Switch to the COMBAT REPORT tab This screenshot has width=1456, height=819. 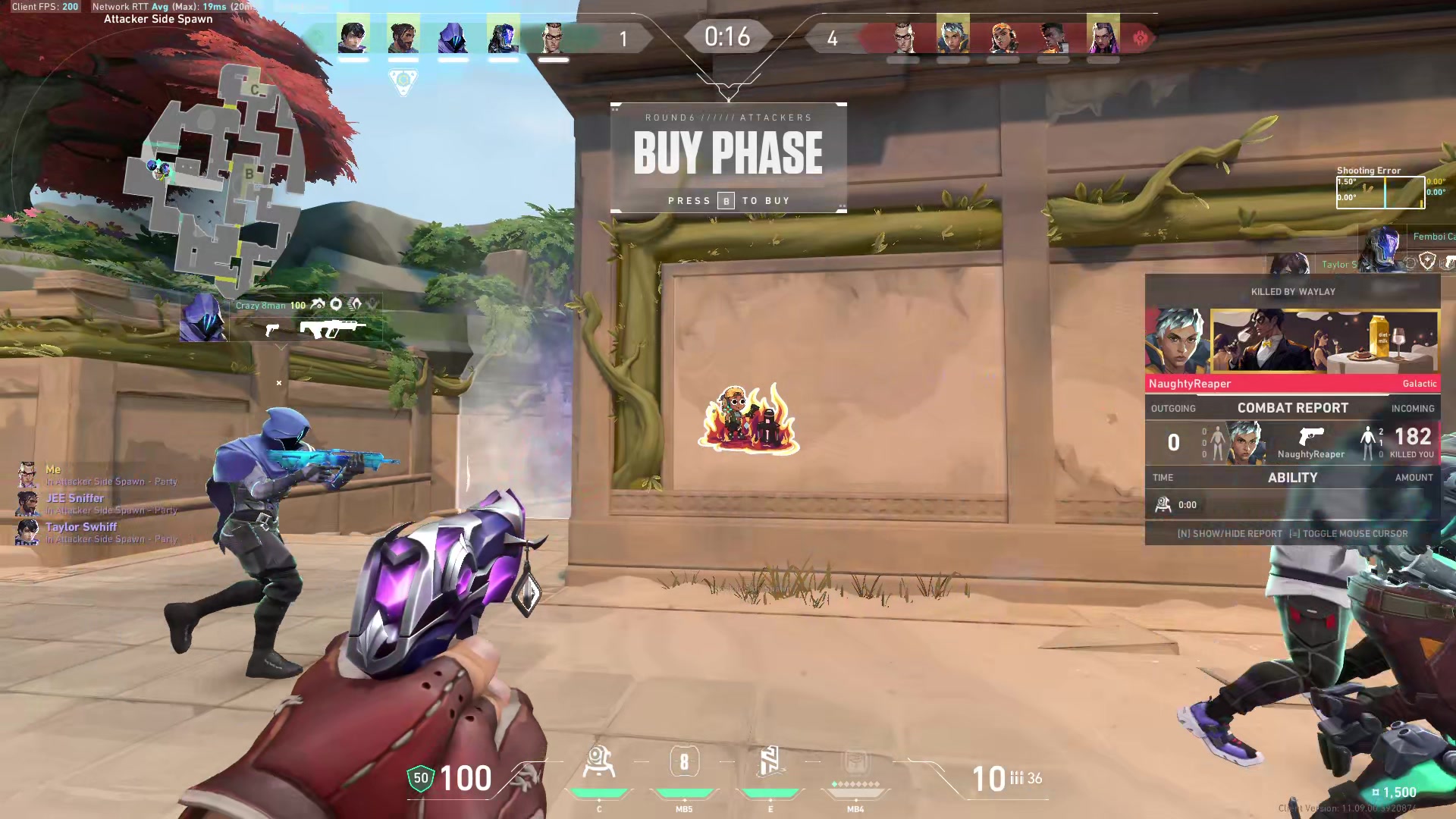tap(1292, 407)
